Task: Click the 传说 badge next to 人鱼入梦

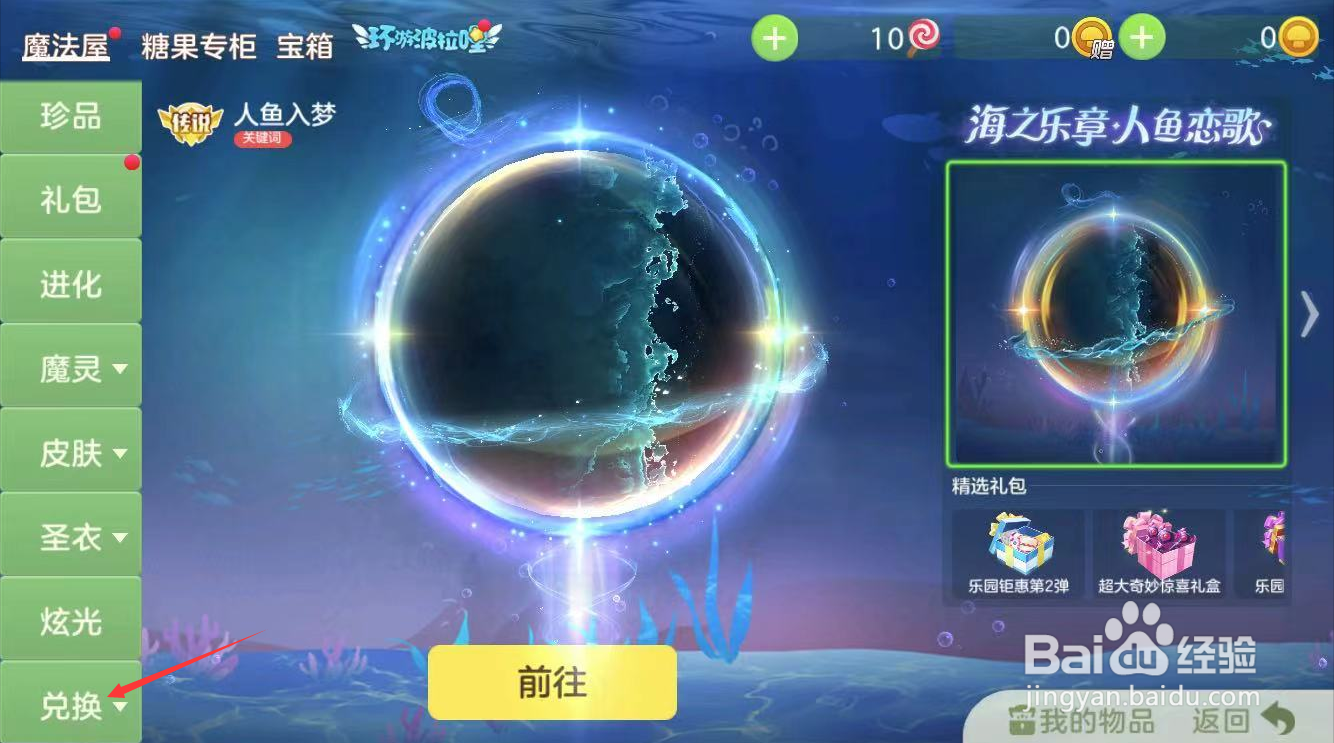Action: (x=189, y=123)
